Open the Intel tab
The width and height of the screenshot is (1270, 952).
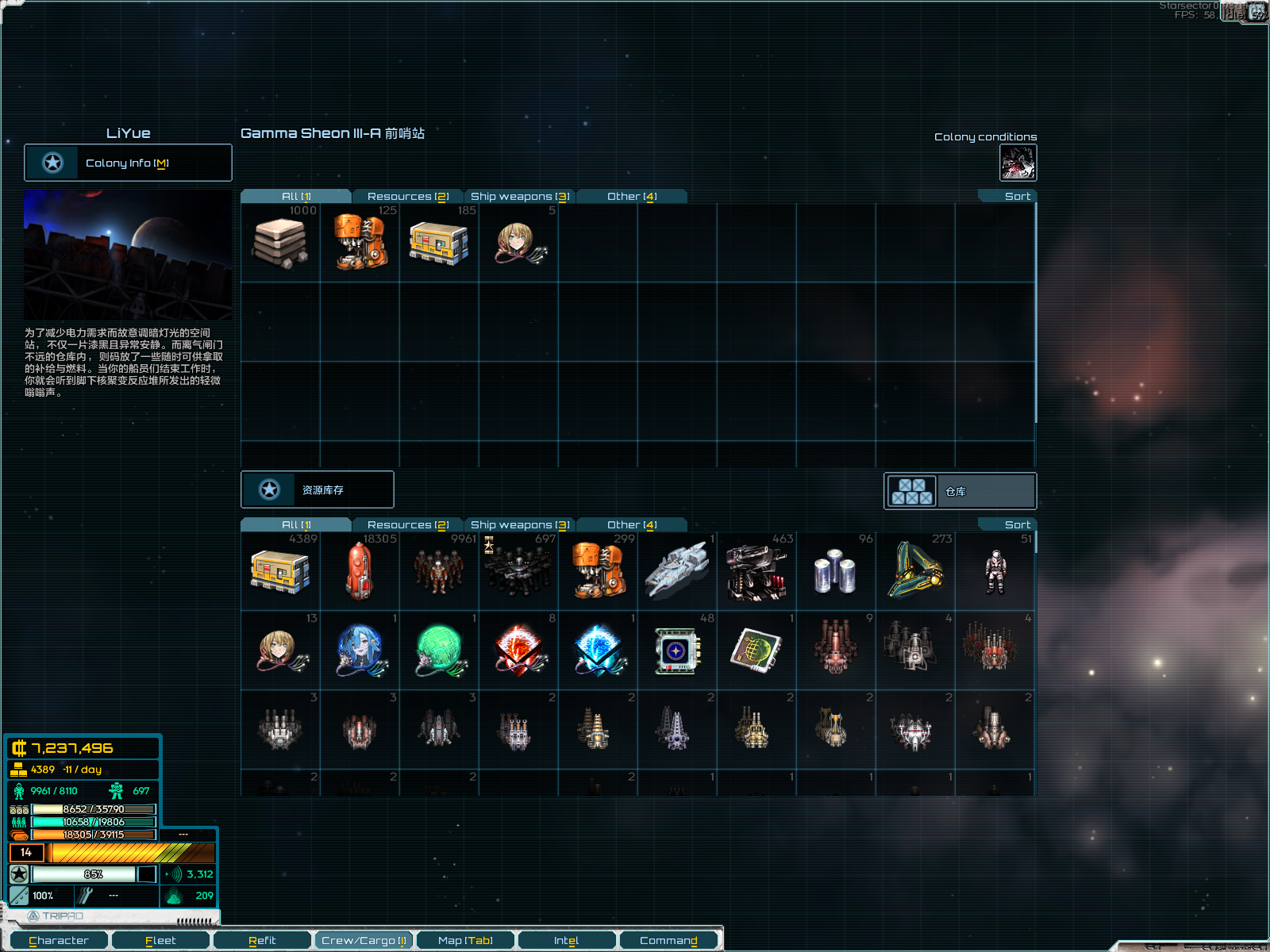pyautogui.click(x=567, y=940)
